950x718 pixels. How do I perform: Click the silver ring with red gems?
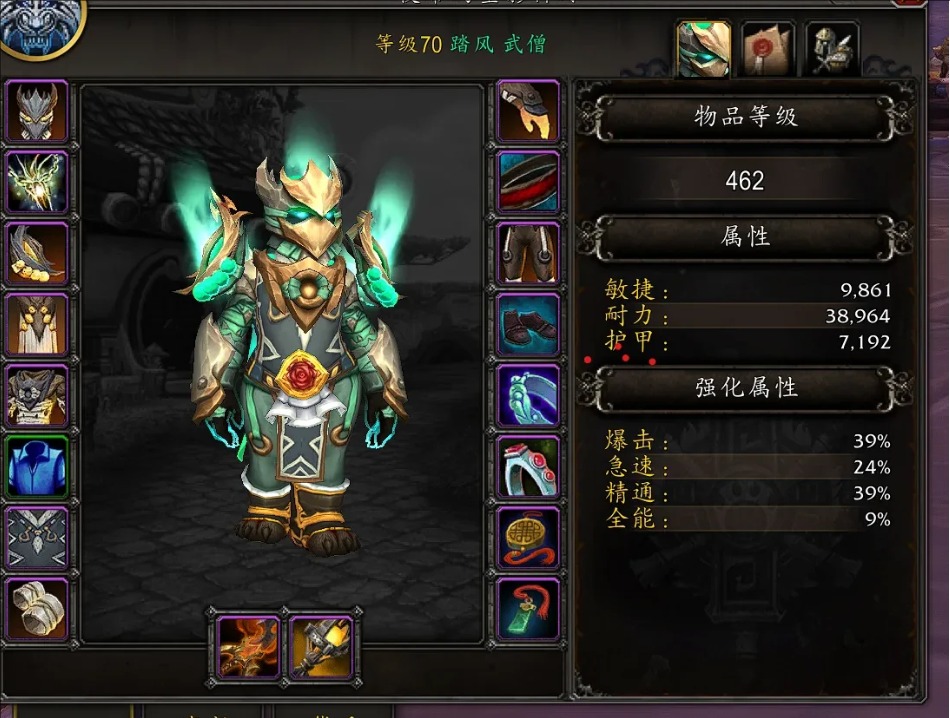528,466
